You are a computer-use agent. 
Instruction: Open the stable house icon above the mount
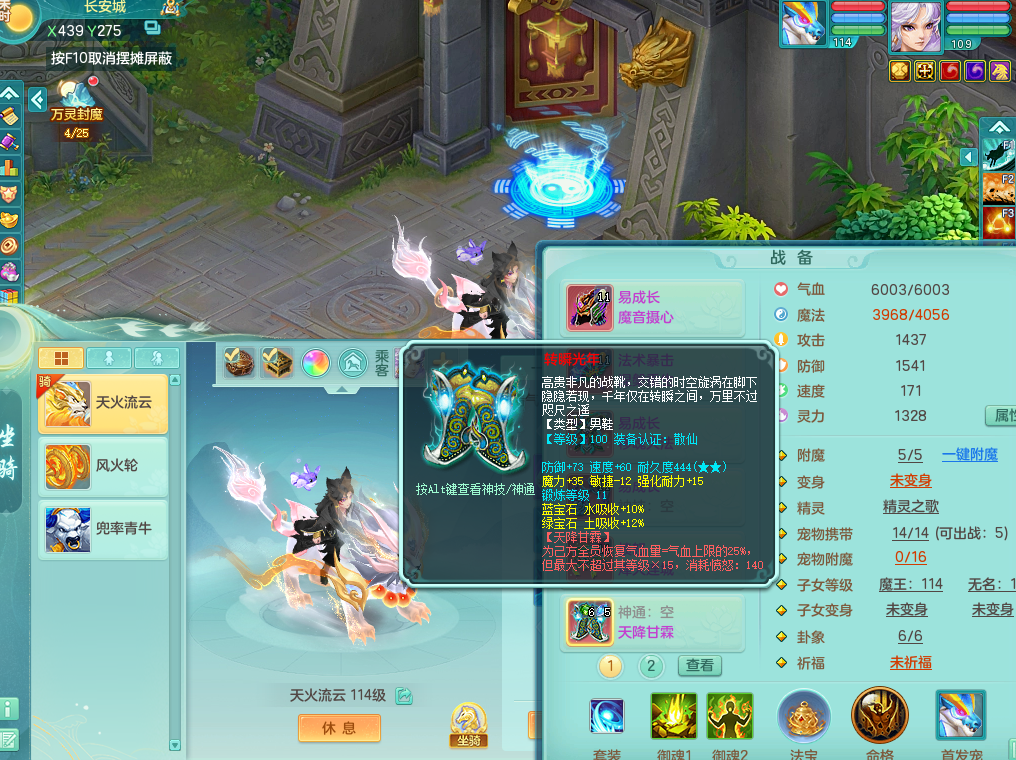352,362
